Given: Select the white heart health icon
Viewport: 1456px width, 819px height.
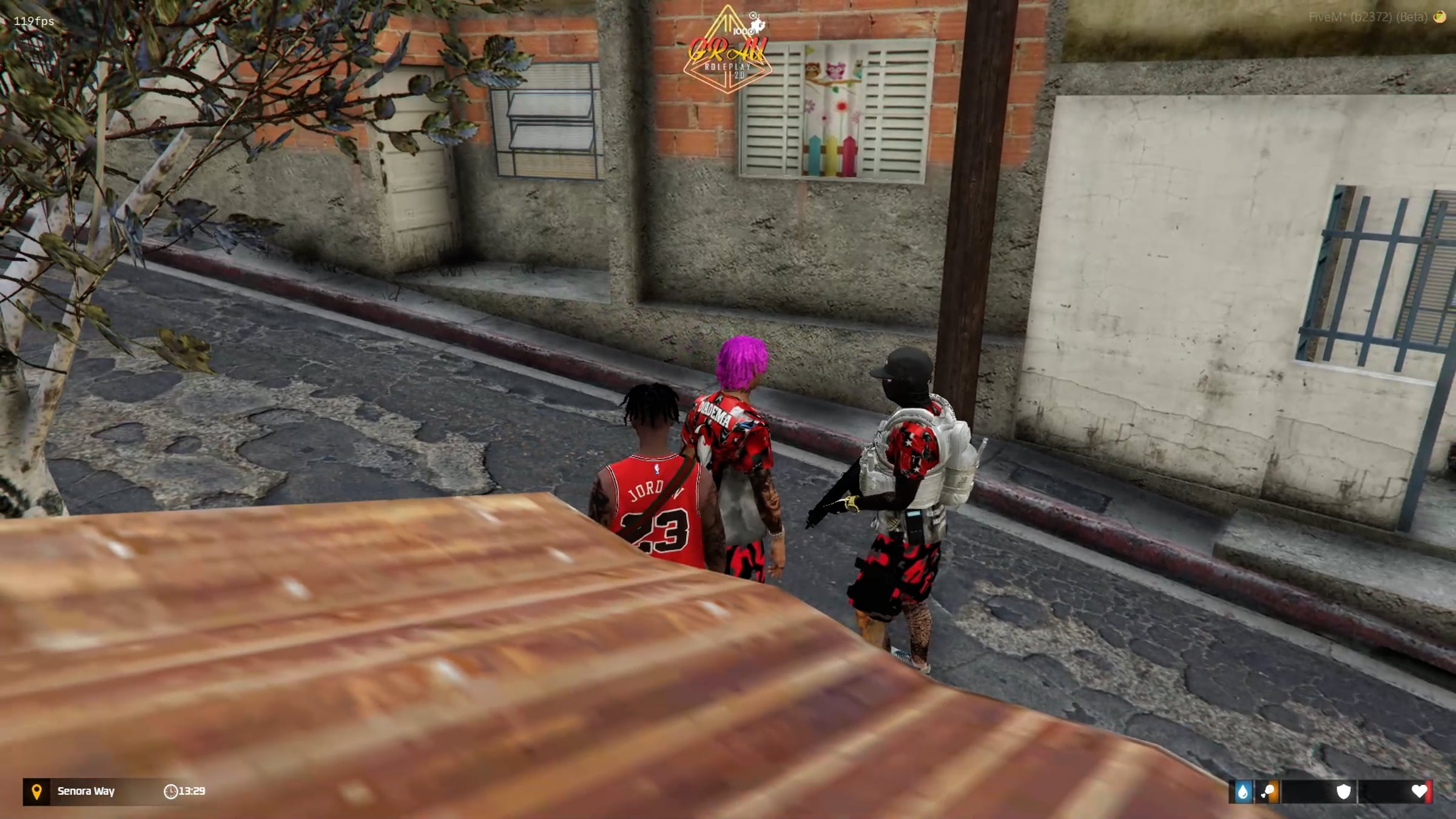Looking at the screenshot, I should click(1419, 791).
